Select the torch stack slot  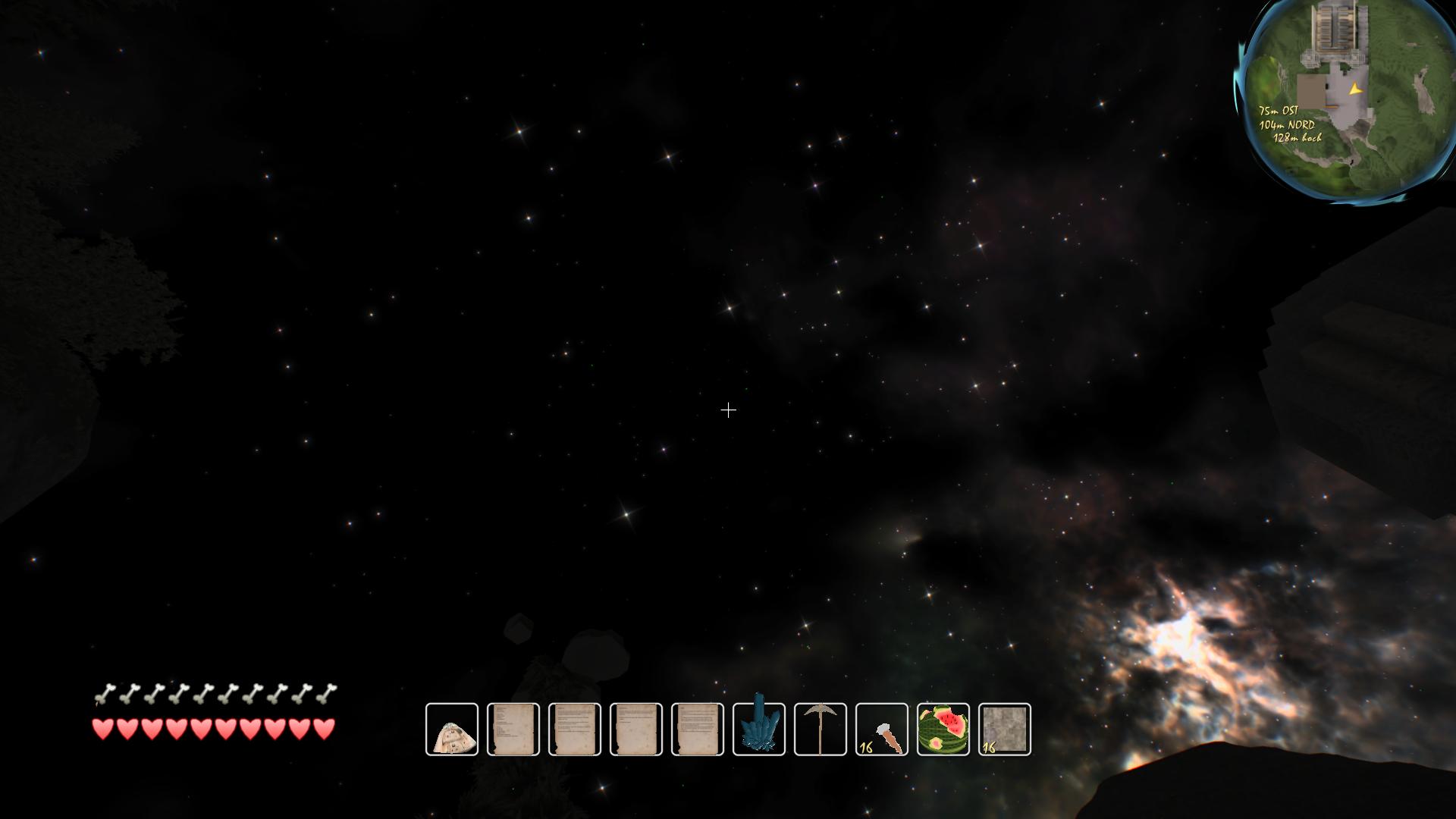(x=882, y=730)
